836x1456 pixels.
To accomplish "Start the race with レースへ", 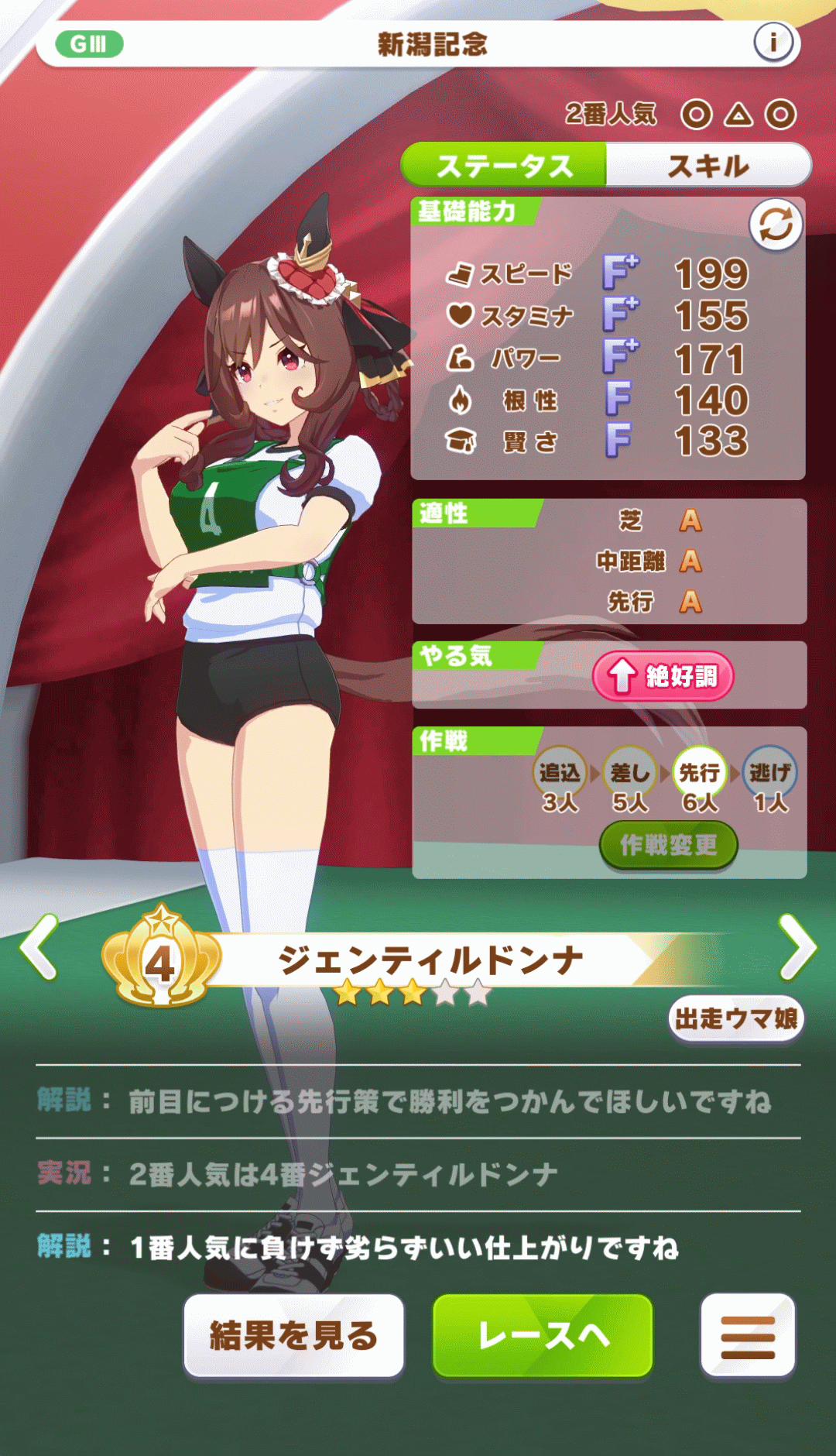I will (543, 1335).
